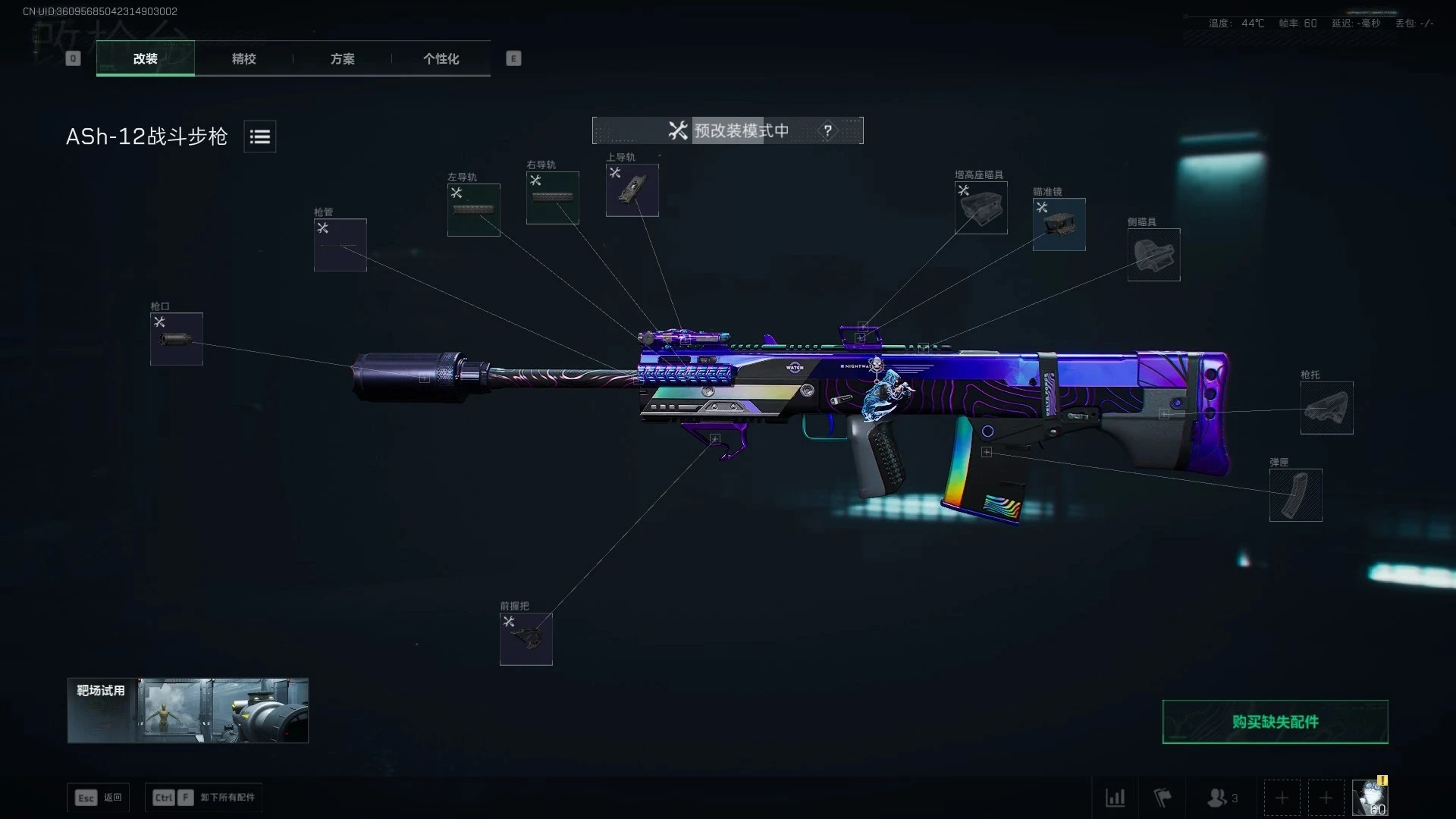Open the 增高座瞄具 riser mount slot
Image resolution: width=1456 pixels, height=819 pixels.
tap(981, 208)
